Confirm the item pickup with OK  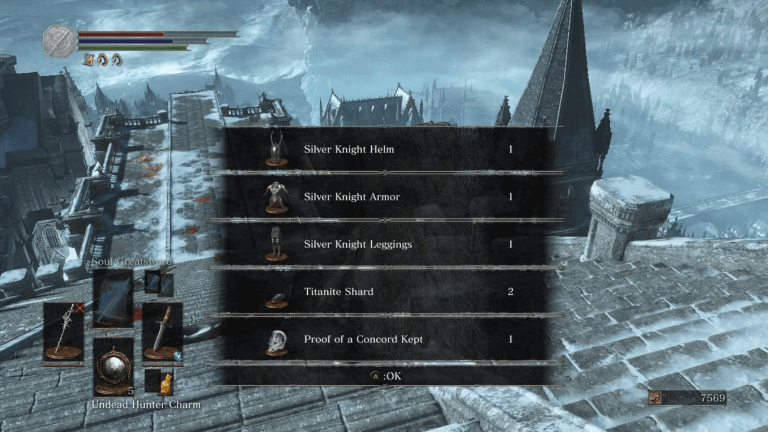click(385, 376)
